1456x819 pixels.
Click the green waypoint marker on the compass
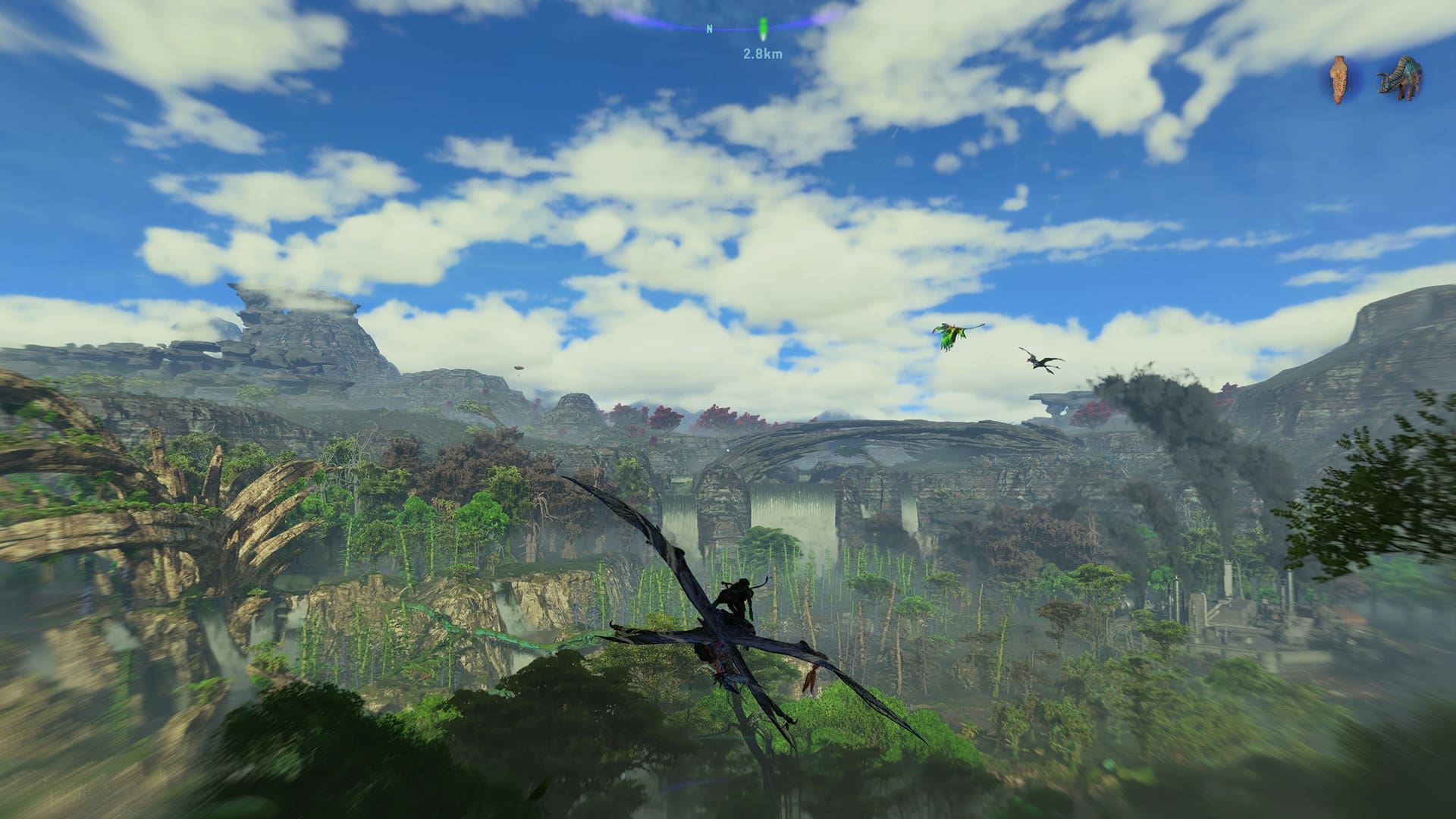(763, 30)
